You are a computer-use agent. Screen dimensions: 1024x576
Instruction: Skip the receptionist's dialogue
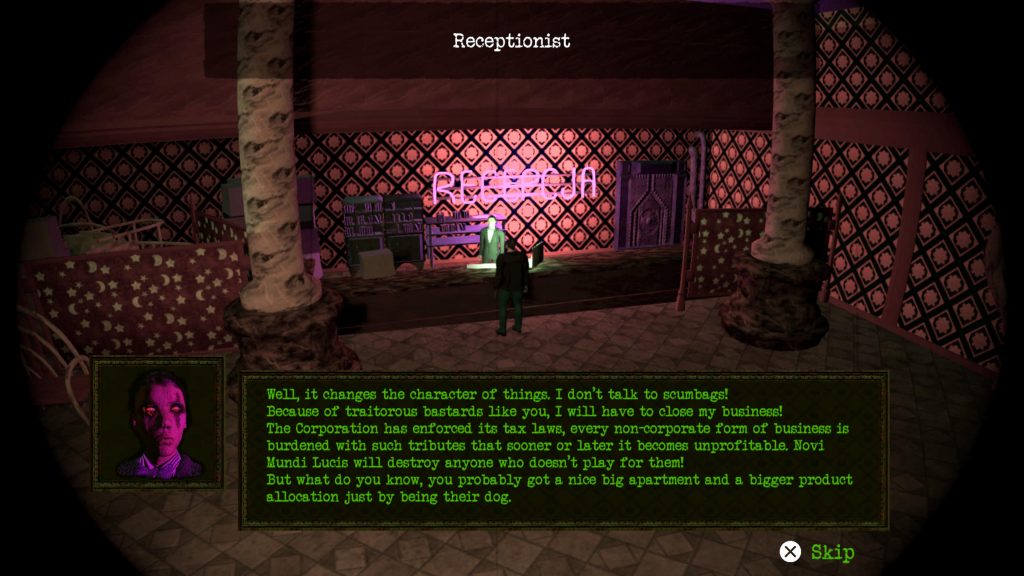coord(818,552)
